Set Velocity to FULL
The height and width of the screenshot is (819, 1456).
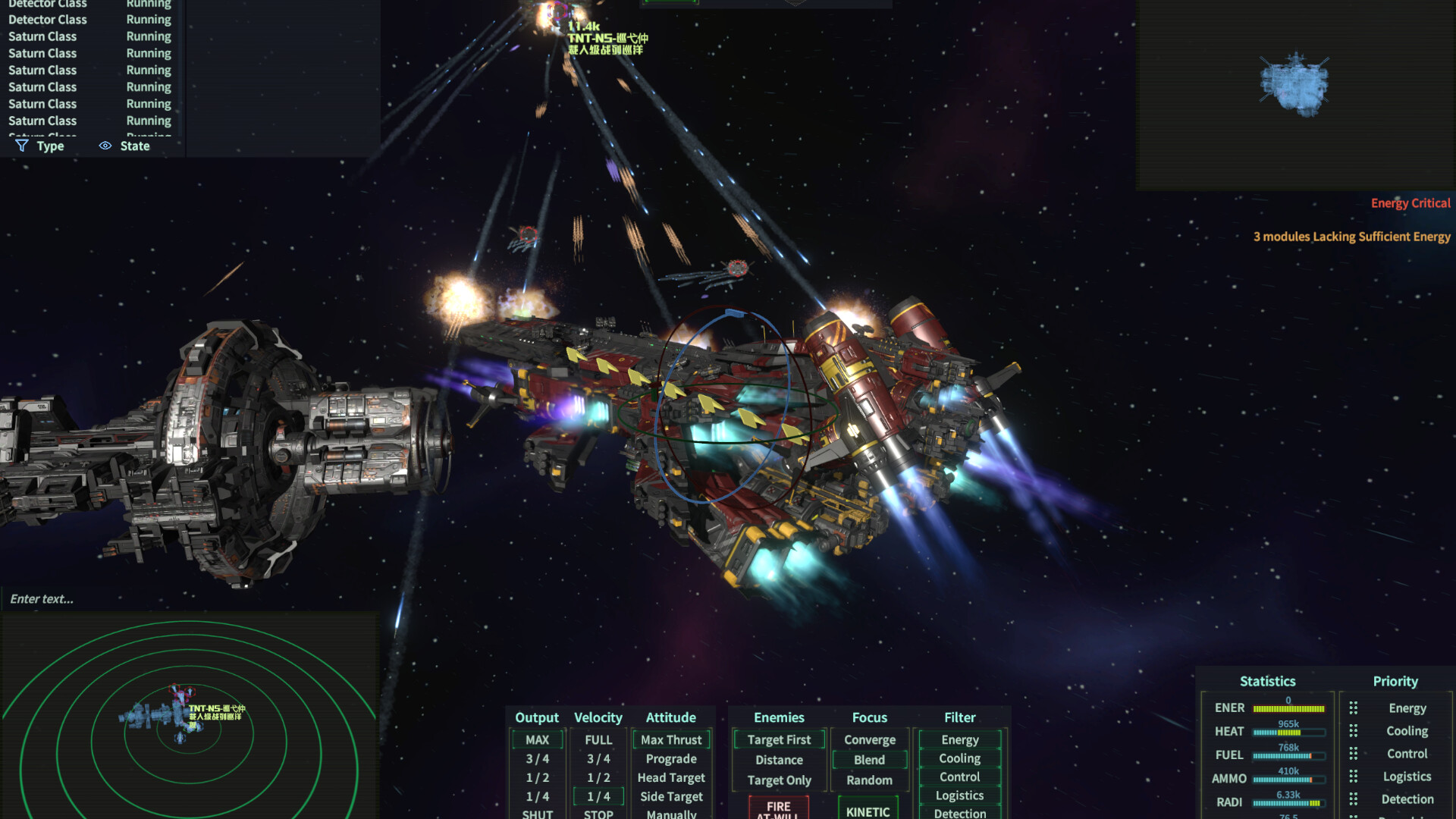[x=598, y=739]
